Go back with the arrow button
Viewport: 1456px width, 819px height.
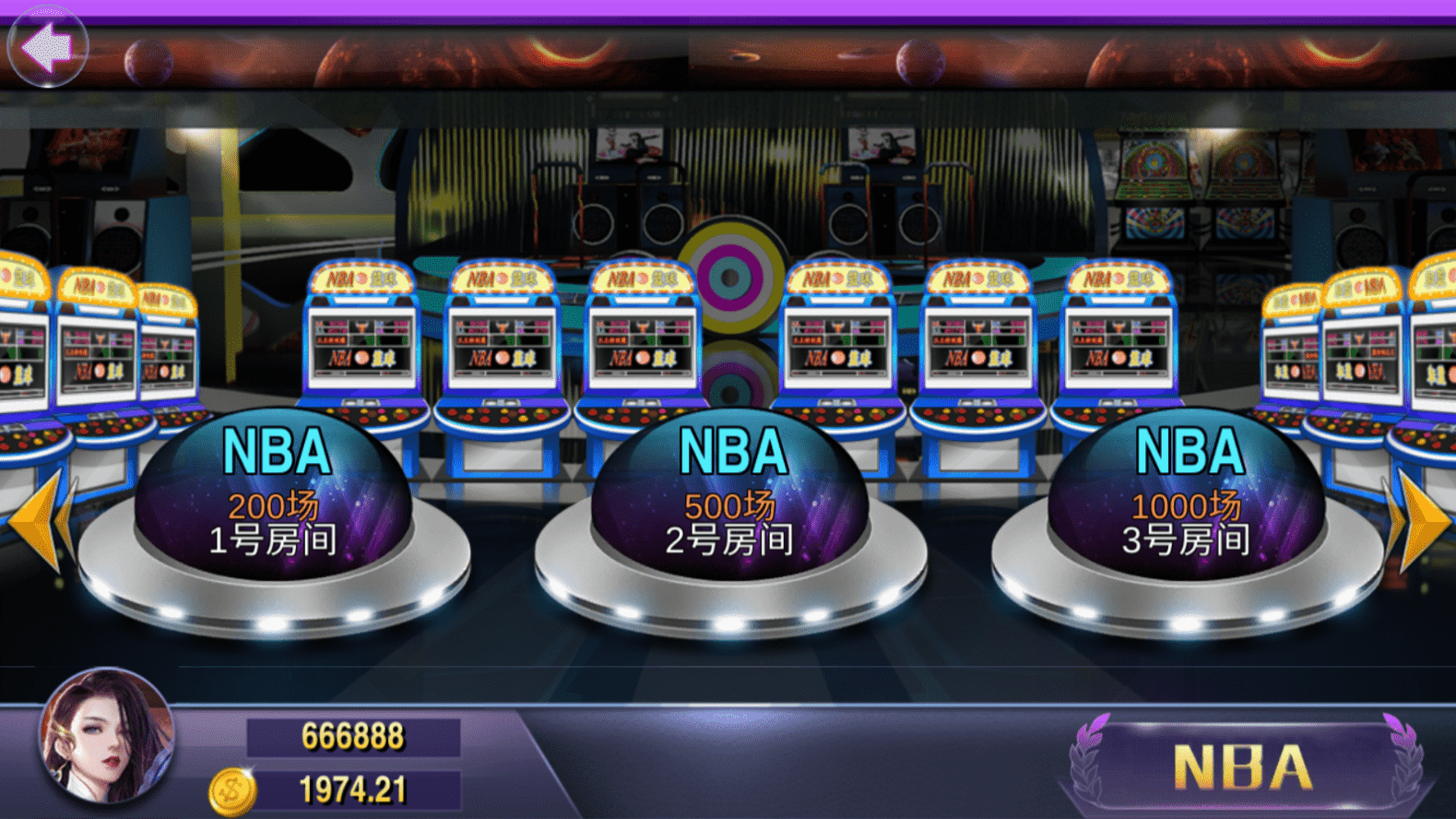pyautogui.click(x=47, y=46)
